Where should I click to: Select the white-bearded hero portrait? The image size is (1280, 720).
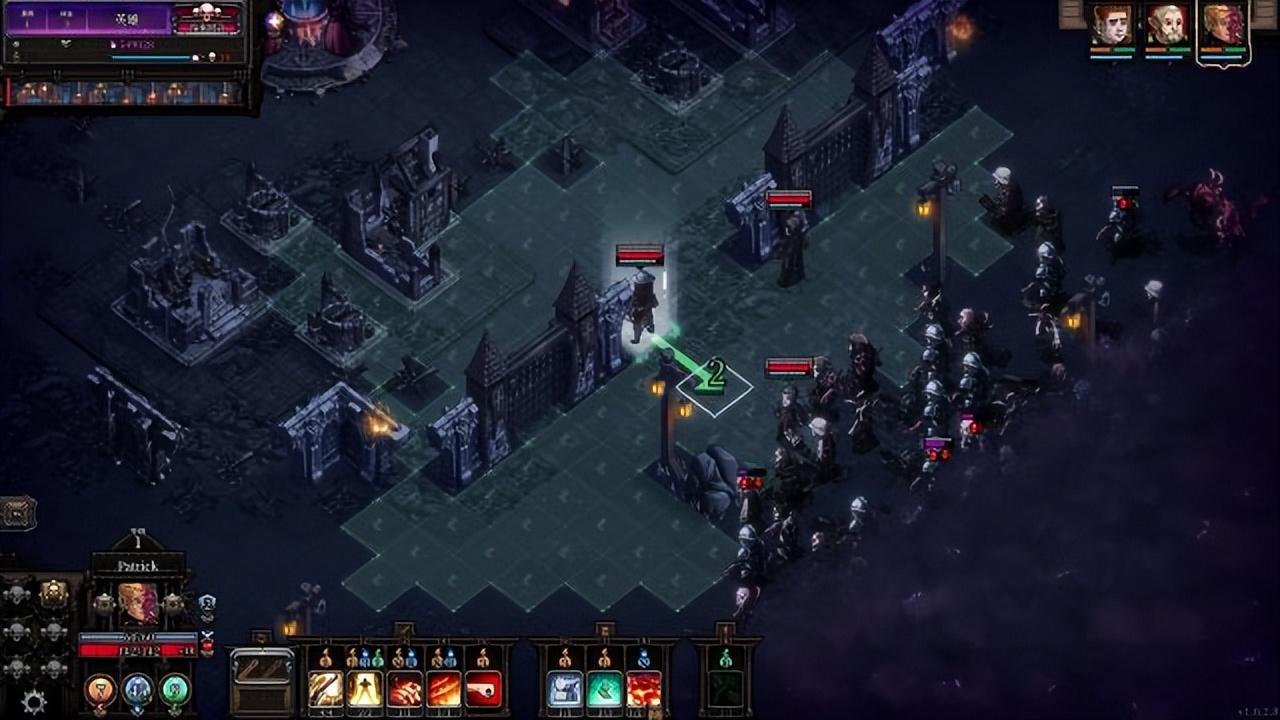tap(1167, 25)
